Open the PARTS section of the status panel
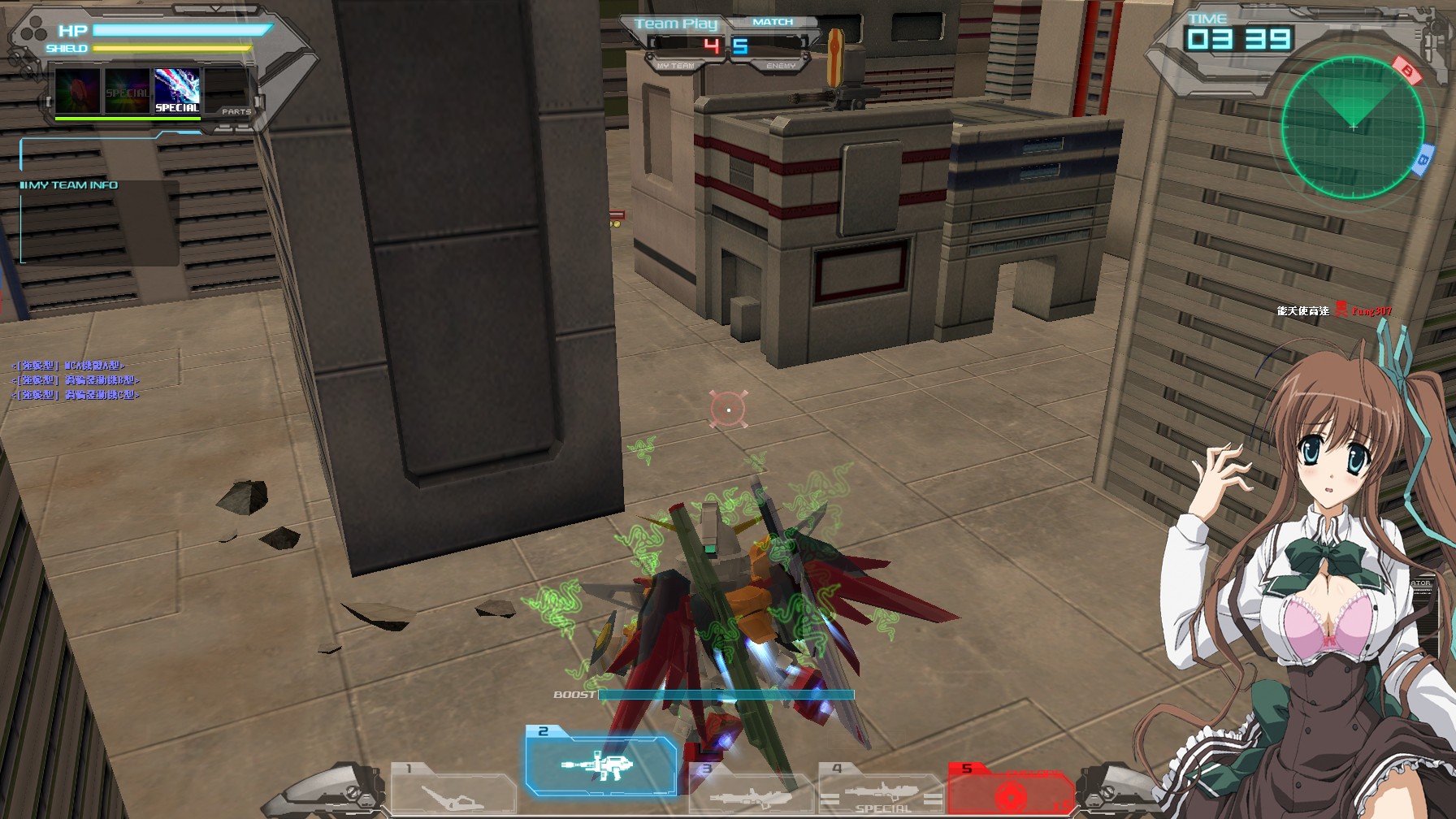1456x819 pixels. pyautogui.click(x=236, y=111)
